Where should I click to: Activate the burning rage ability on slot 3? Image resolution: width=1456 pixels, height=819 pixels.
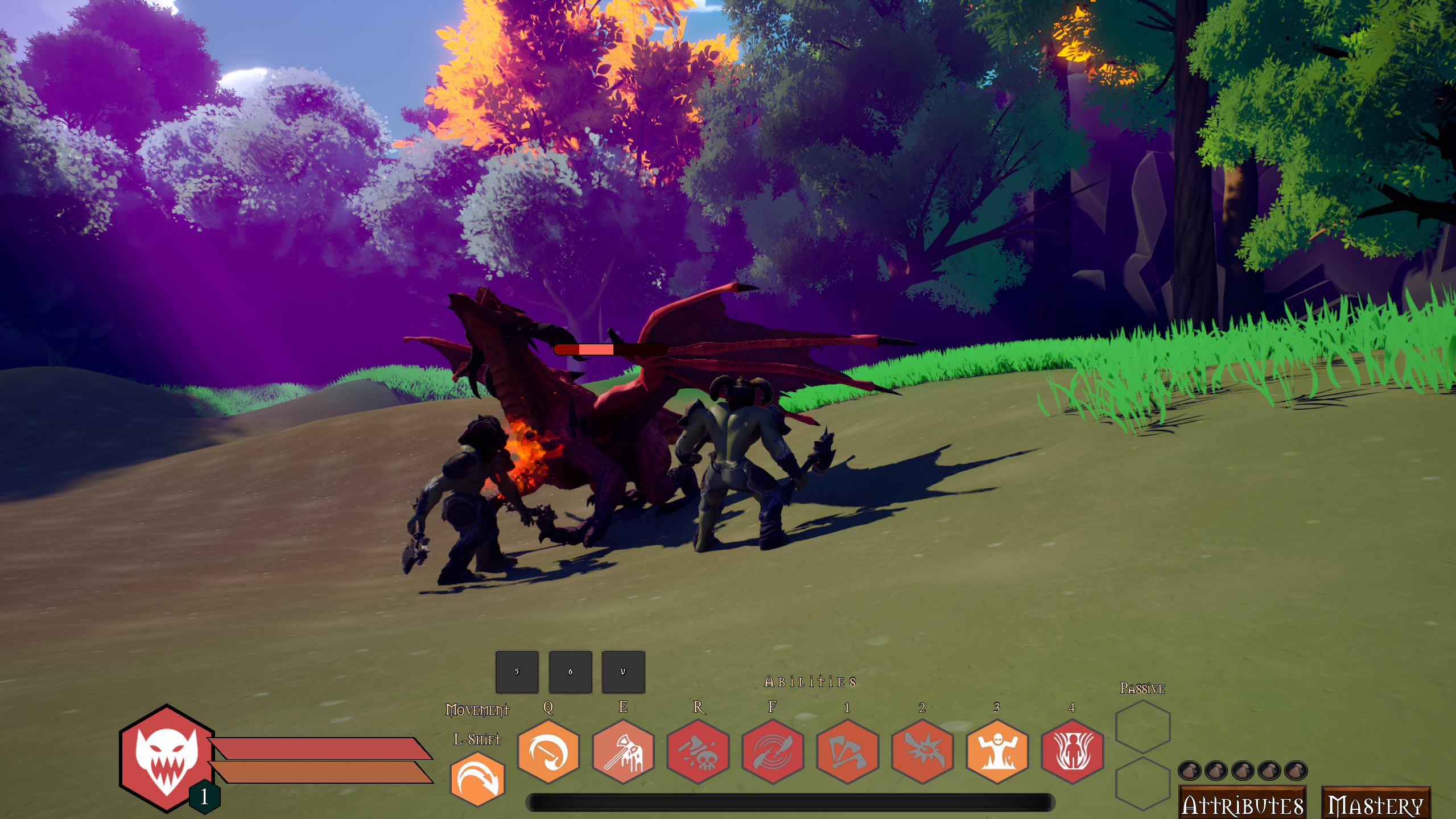click(997, 750)
